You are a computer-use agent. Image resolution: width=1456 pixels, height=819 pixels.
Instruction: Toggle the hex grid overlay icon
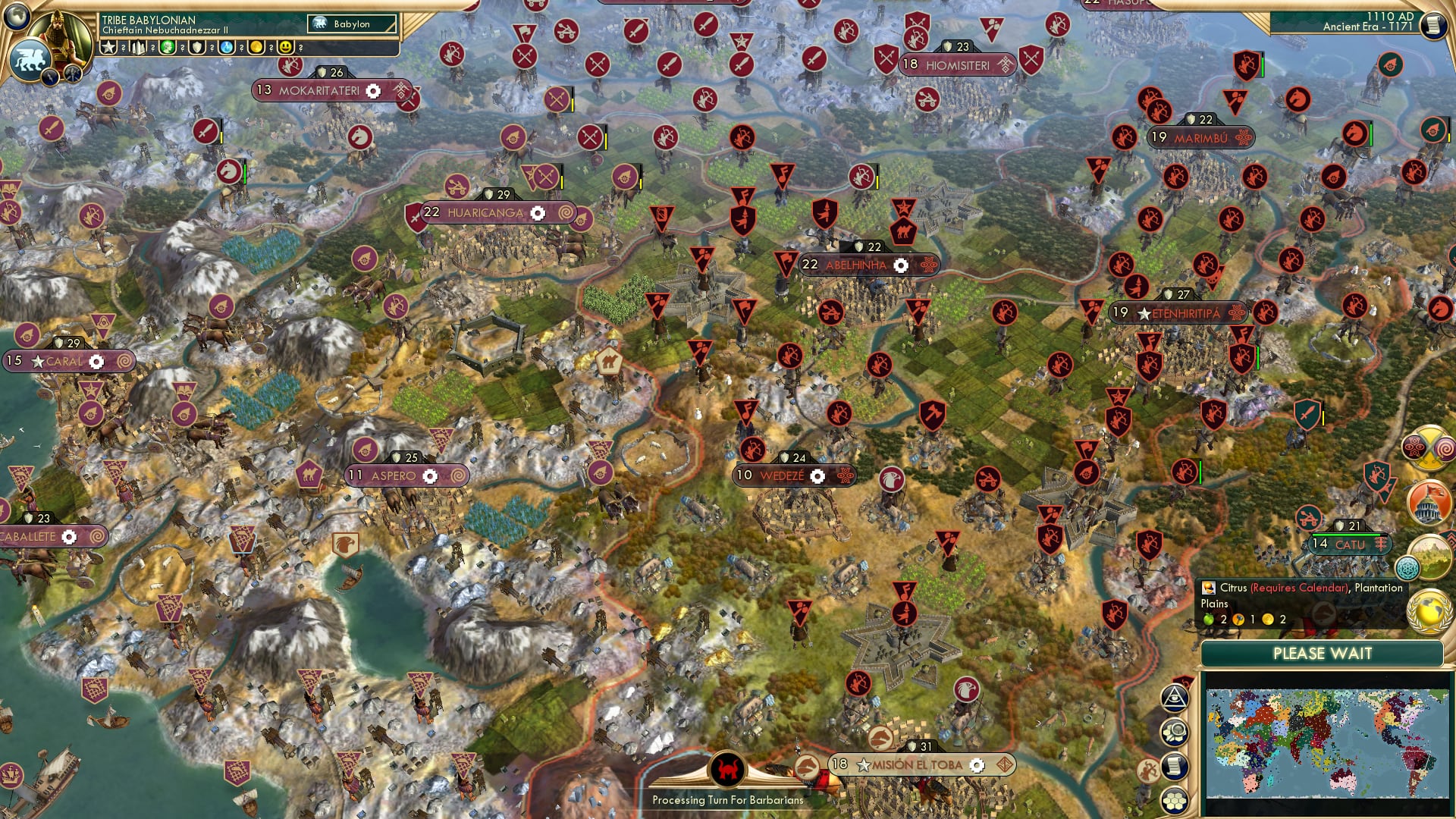click(1174, 800)
